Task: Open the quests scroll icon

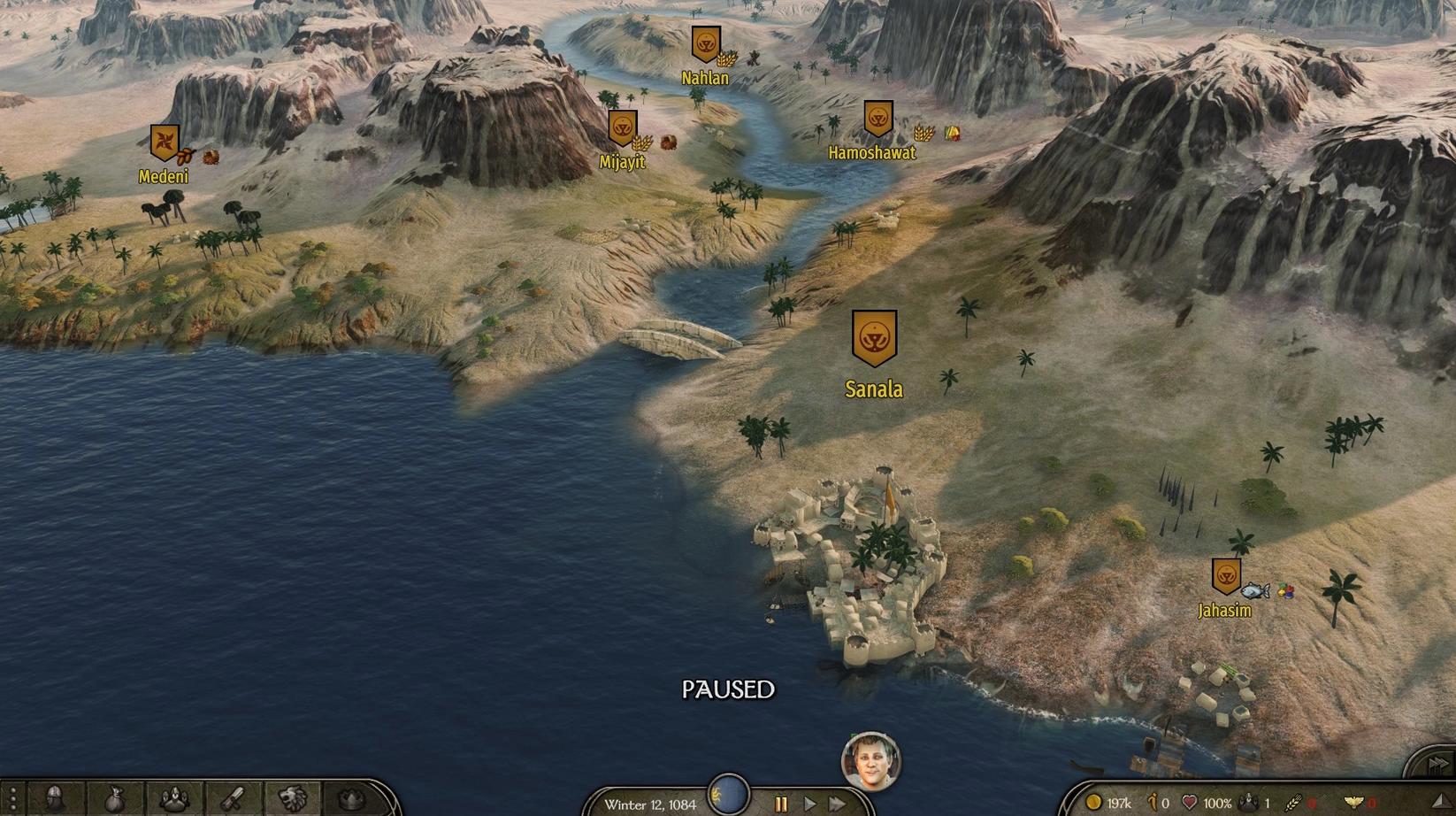Action: coord(234,800)
